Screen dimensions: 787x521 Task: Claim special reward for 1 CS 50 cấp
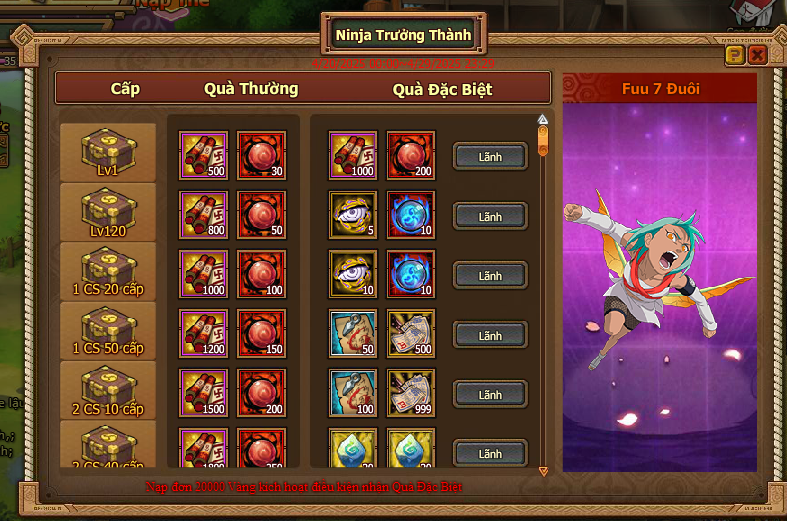pos(490,335)
